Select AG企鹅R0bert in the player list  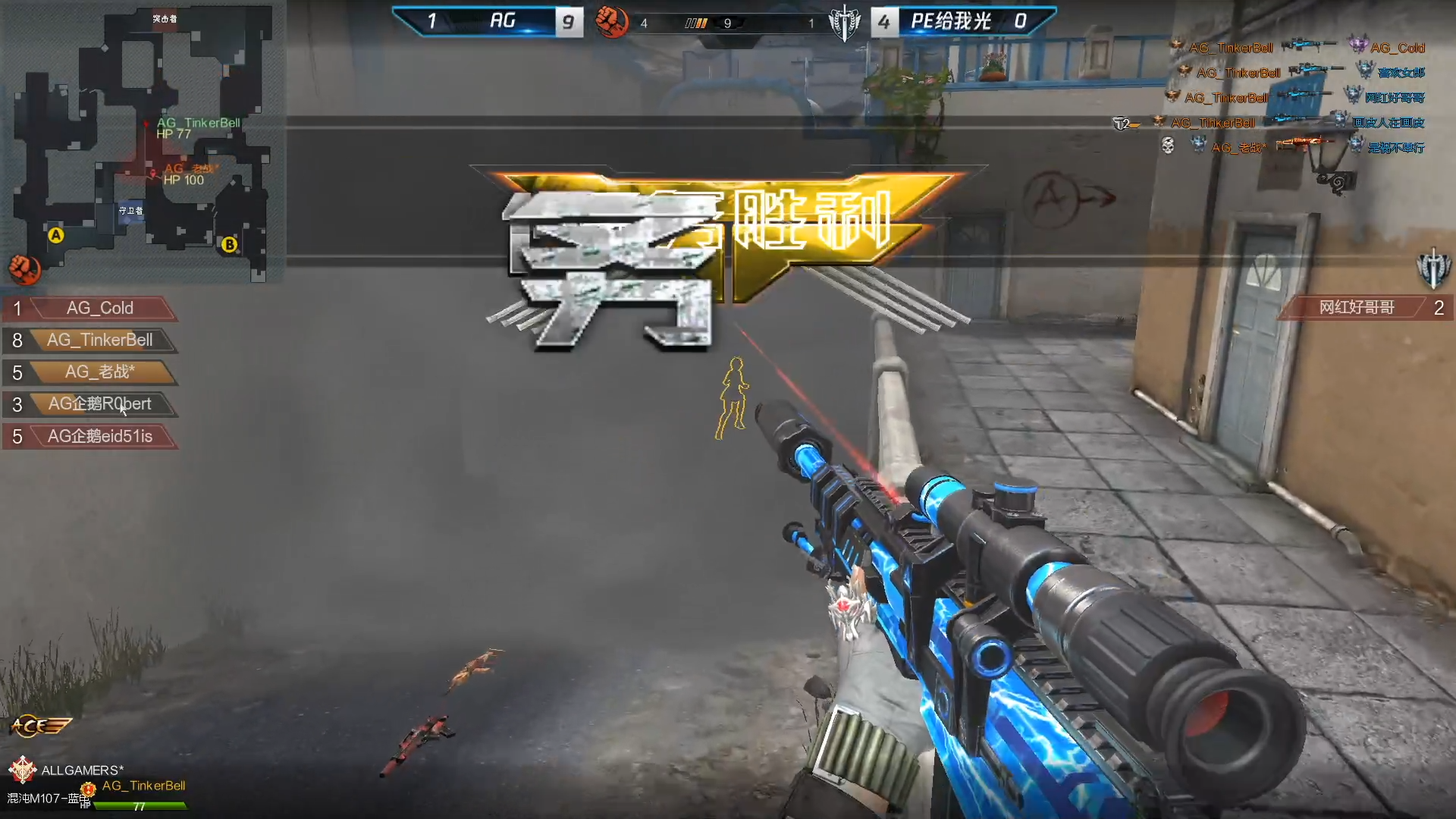pyautogui.click(x=99, y=403)
